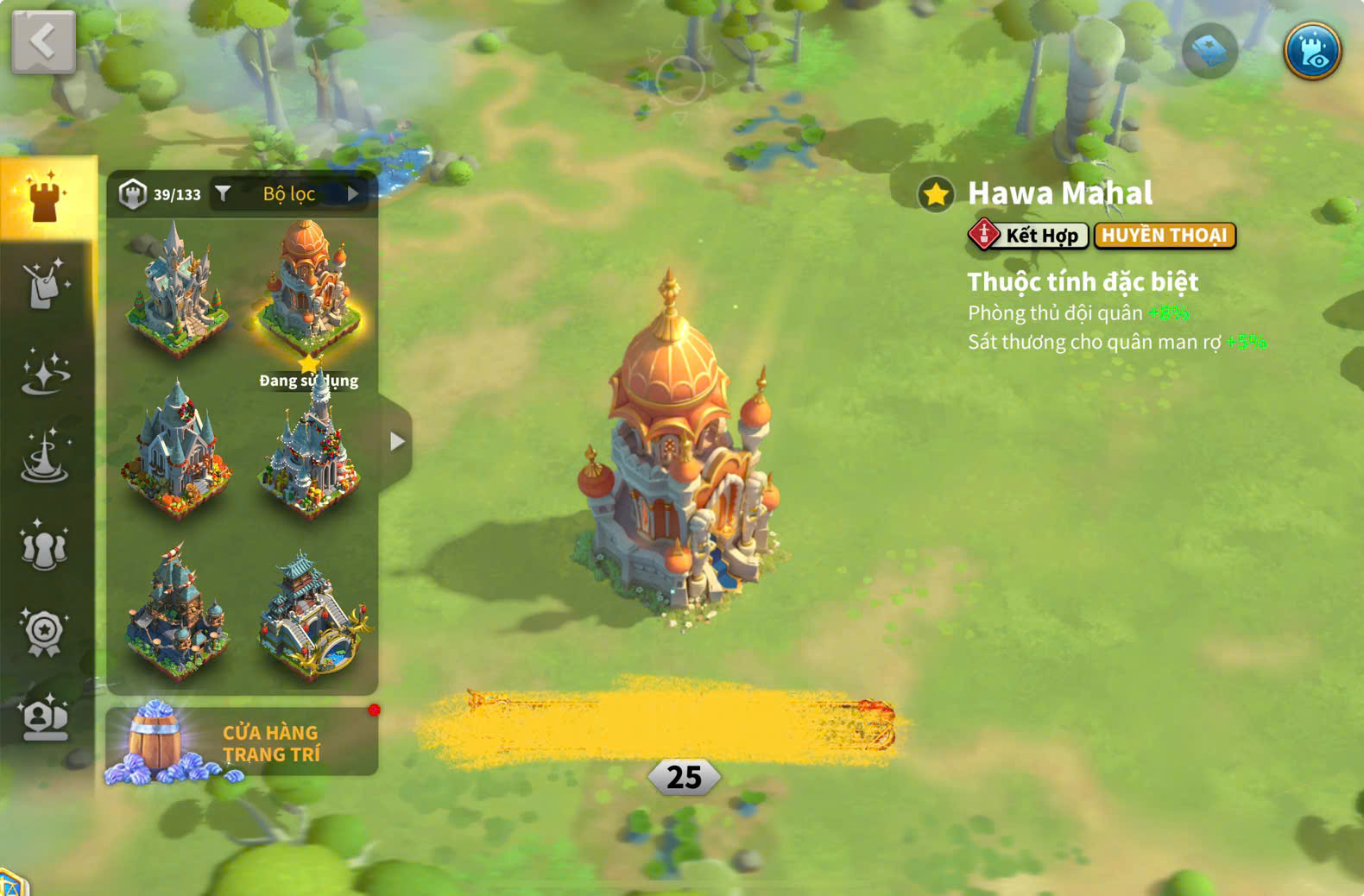1364x896 pixels.
Task: Pick the dark pagoda with golden bridge theme
Action: pos(313,615)
